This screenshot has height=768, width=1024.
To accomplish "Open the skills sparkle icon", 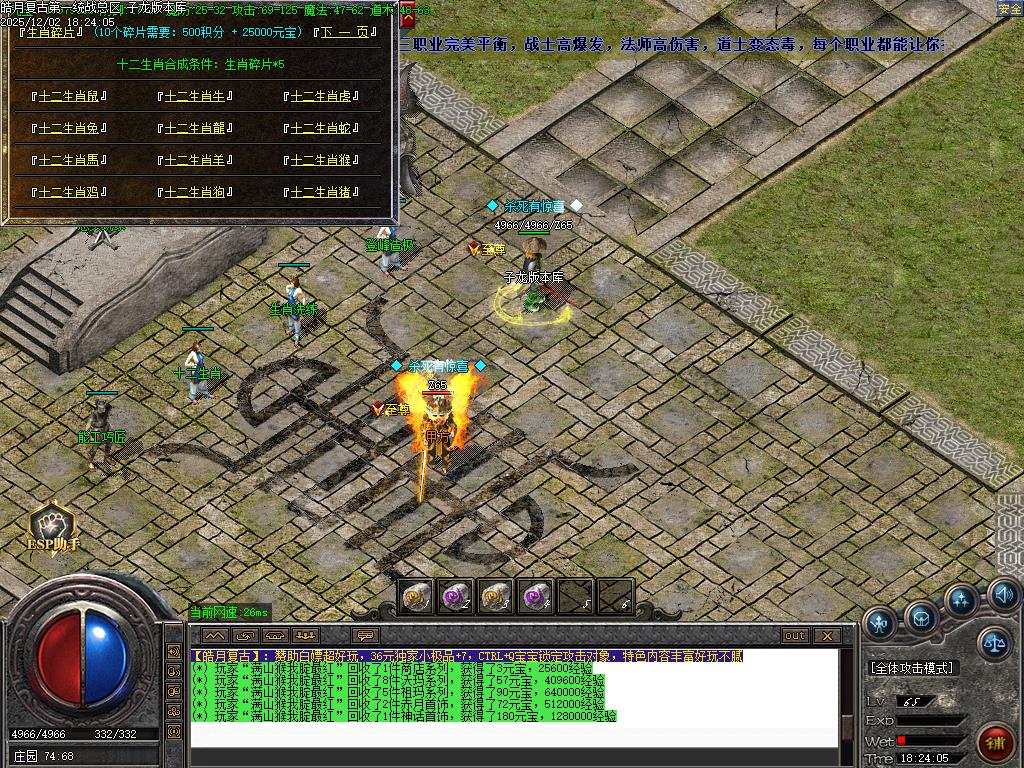I will [x=962, y=601].
